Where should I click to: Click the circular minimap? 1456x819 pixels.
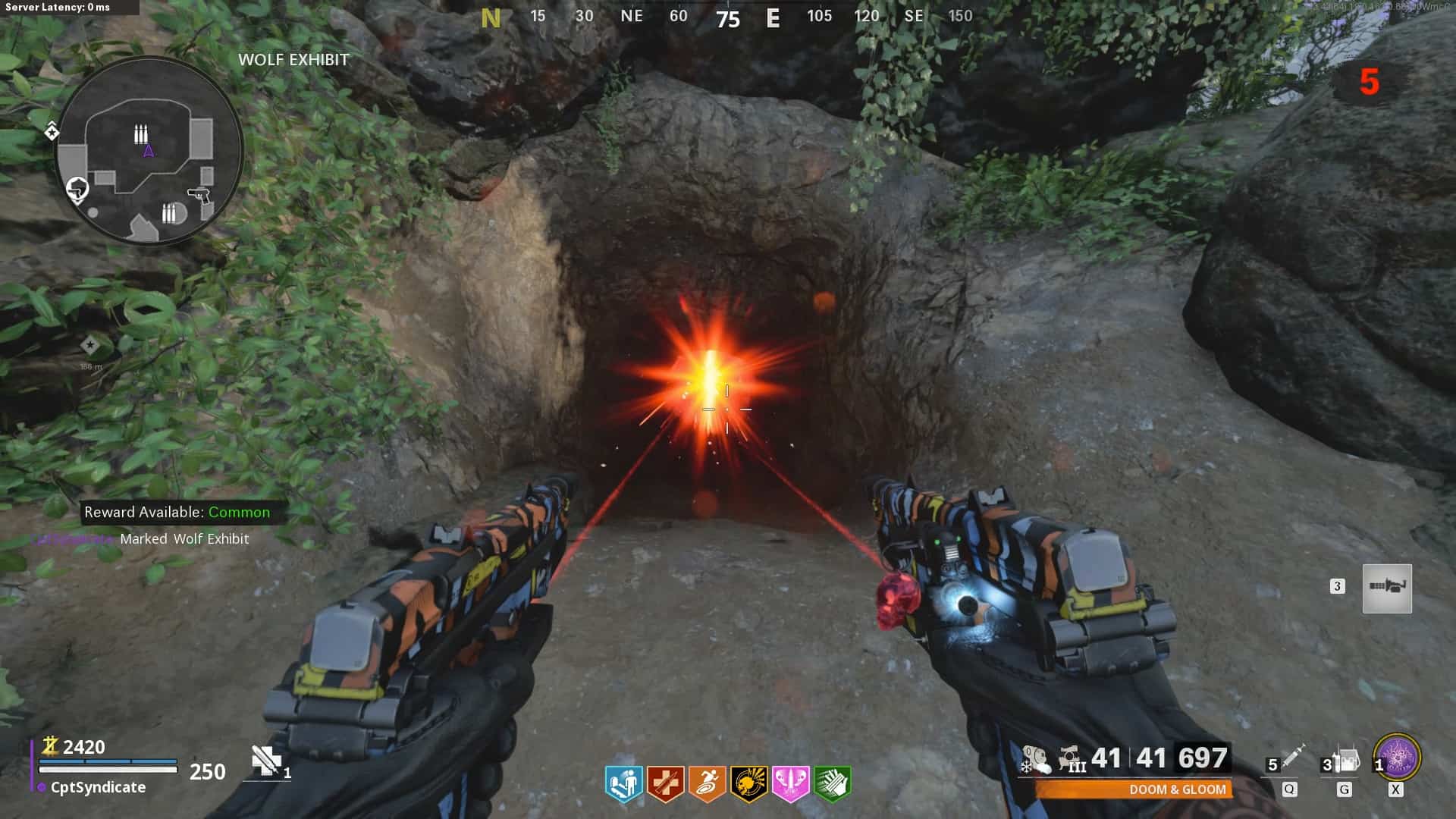pyautogui.click(x=149, y=150)
